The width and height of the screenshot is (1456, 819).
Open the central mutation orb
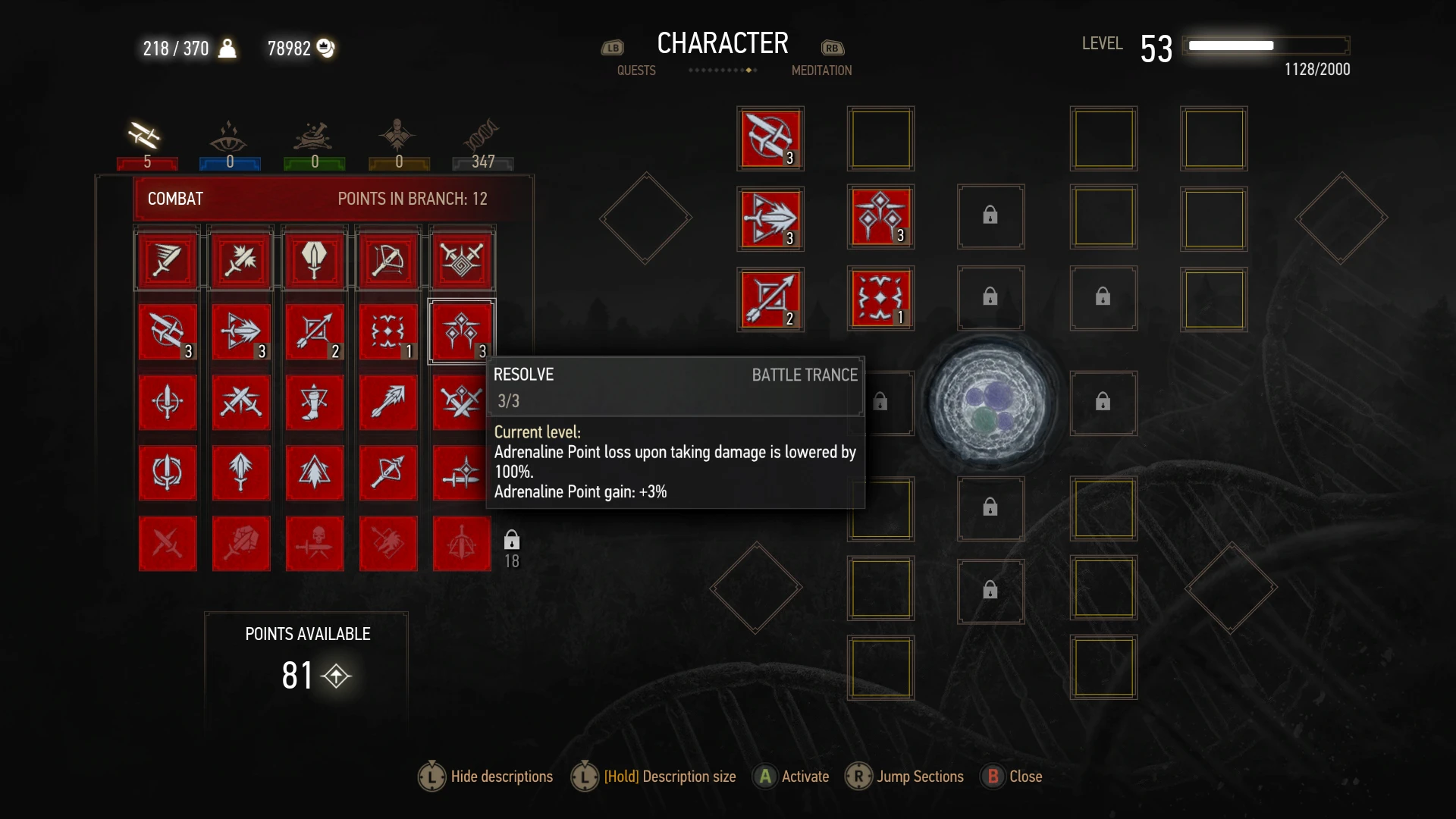[x=990, y=402]
